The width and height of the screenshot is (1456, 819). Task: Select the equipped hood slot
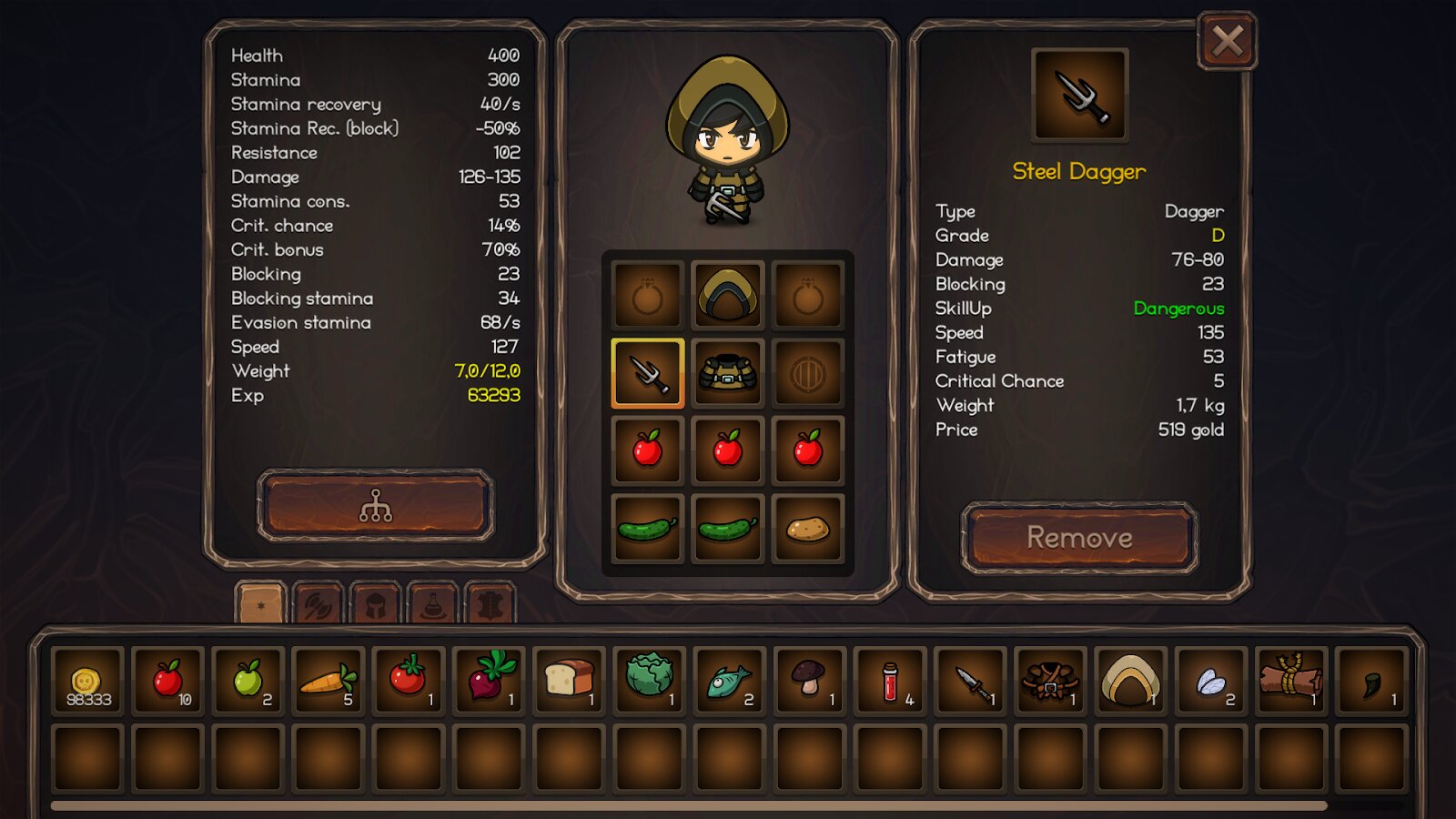click(727, 295)
